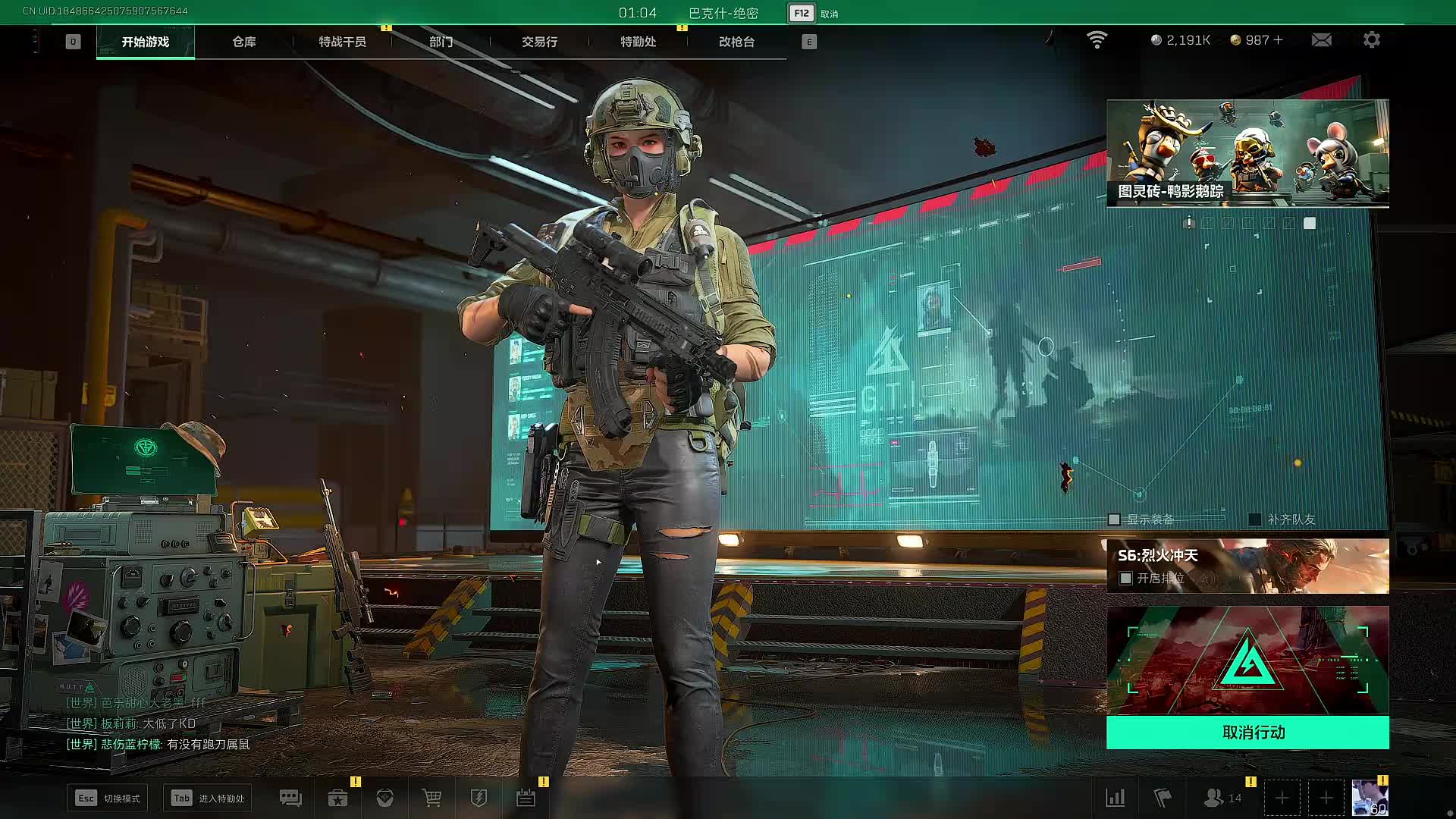Open the chat bubbles icon

290,798
